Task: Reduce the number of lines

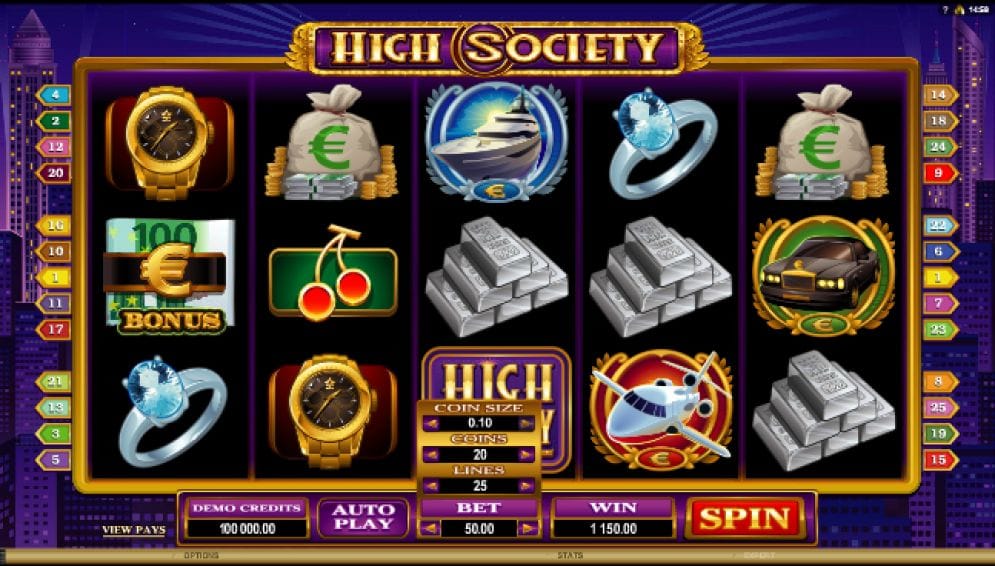Action: [430, 486]
